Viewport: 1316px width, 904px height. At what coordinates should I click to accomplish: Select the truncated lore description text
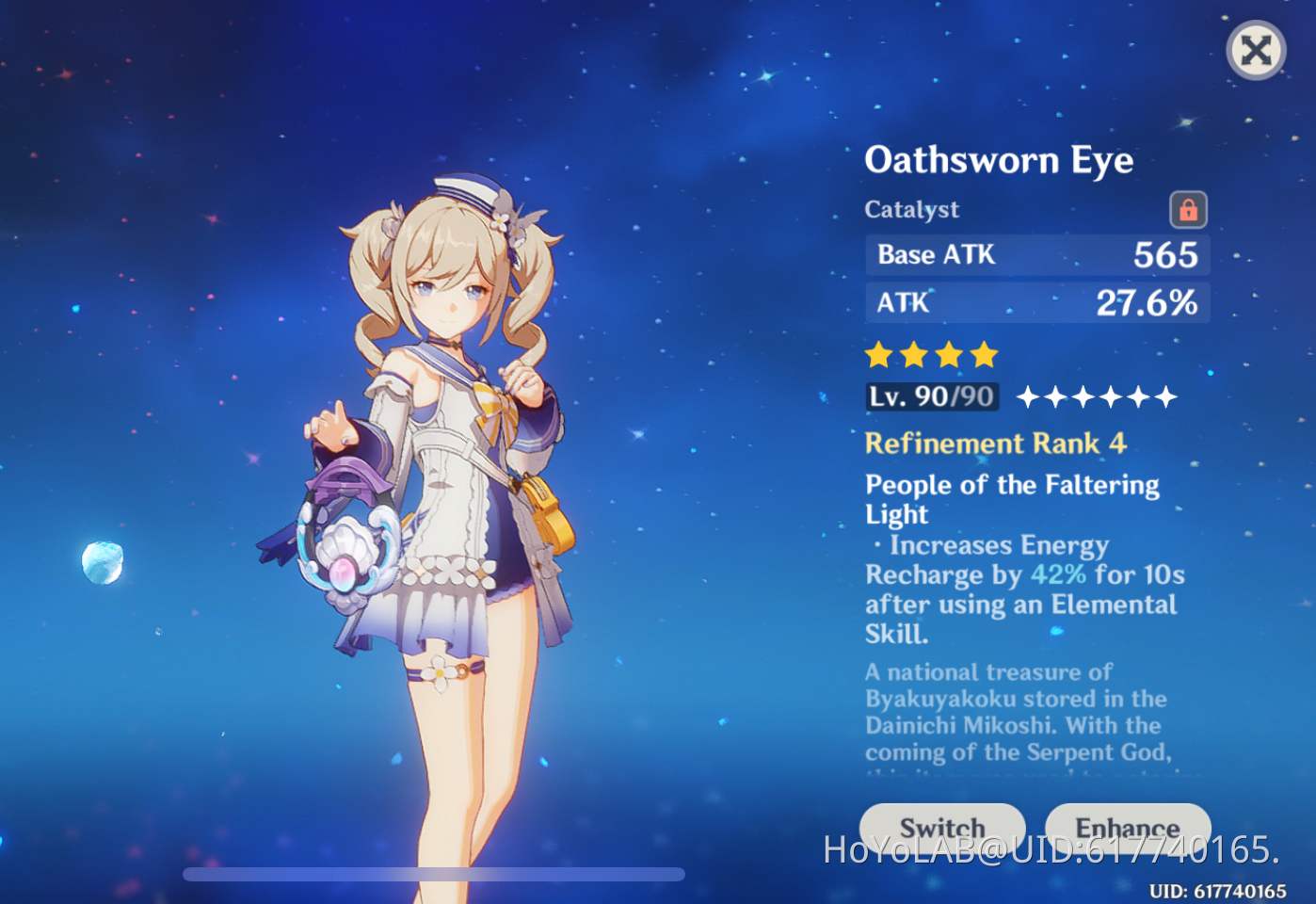(1015, 713)
